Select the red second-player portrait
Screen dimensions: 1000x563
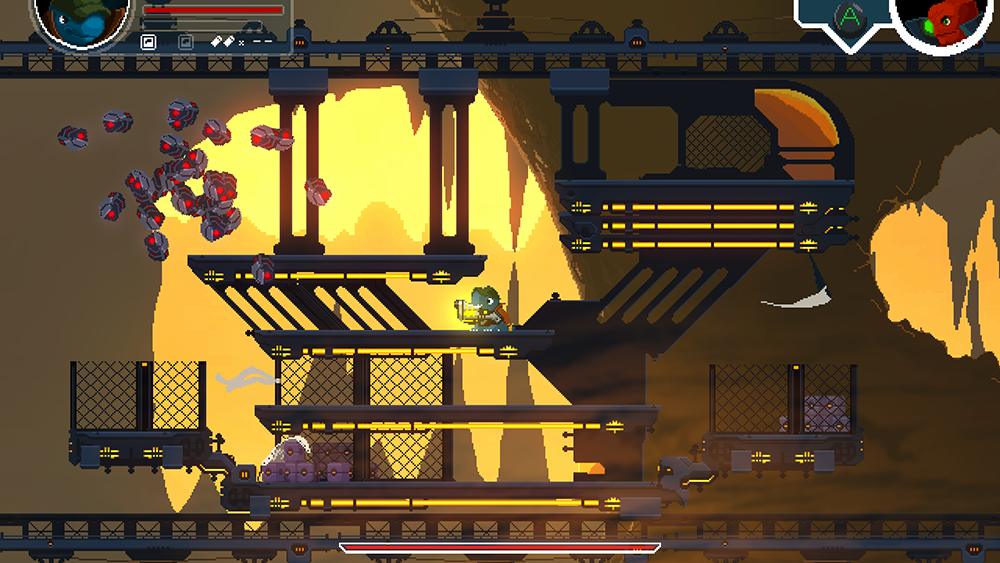[944, 20]
